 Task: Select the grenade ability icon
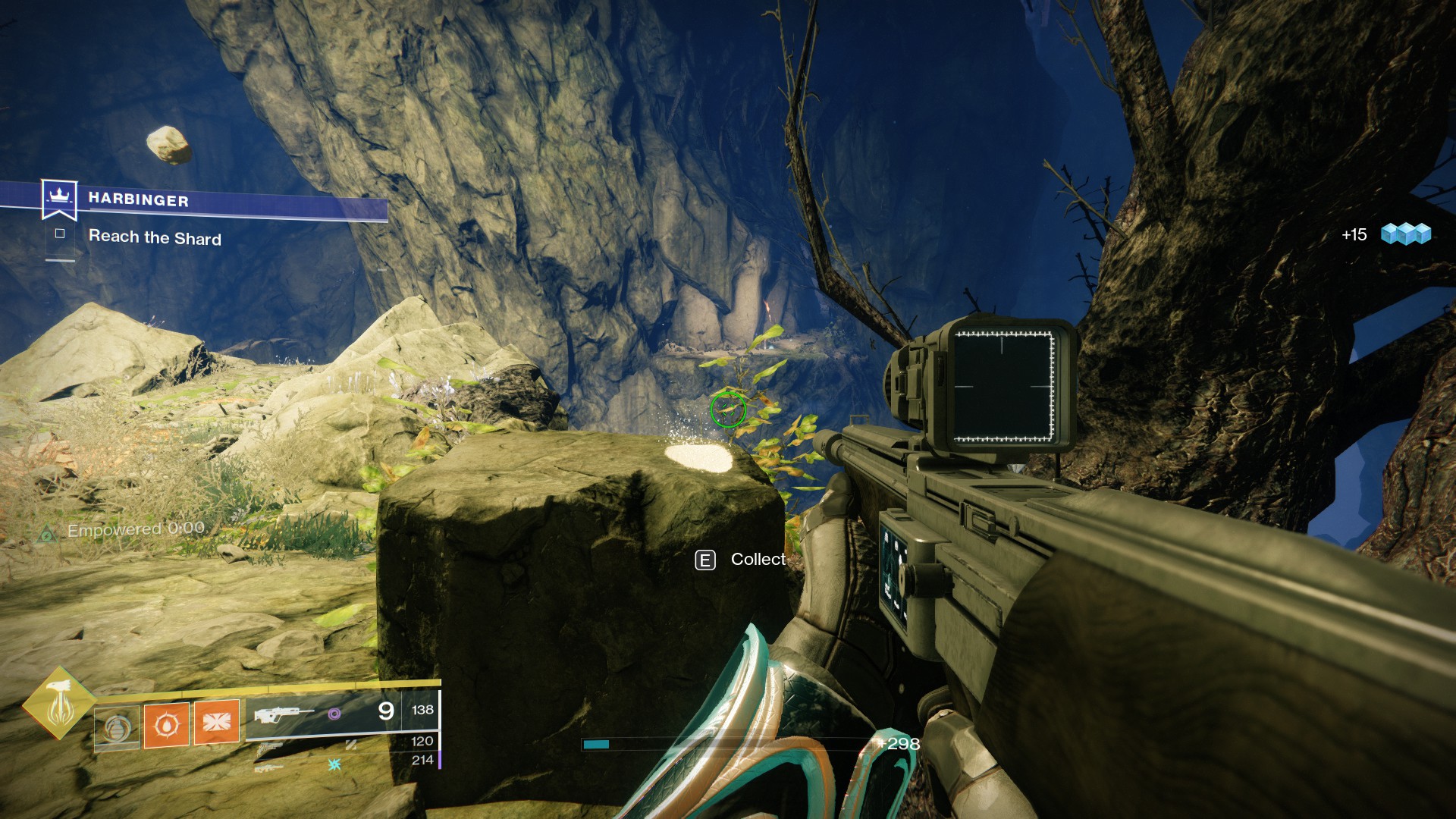(117, 727)
